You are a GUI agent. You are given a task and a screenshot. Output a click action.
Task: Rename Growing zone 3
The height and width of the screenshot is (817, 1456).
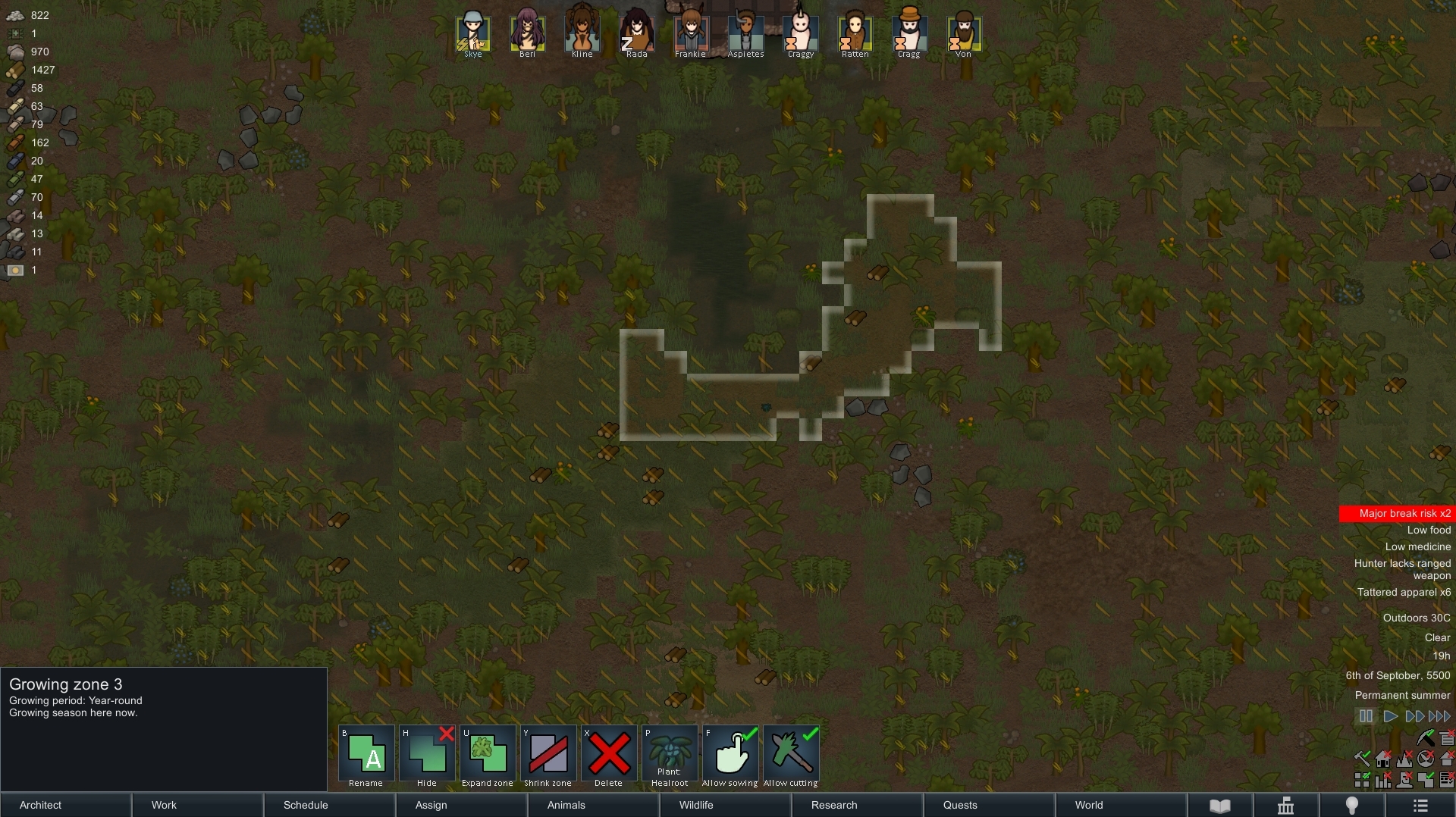click(365, 756)
